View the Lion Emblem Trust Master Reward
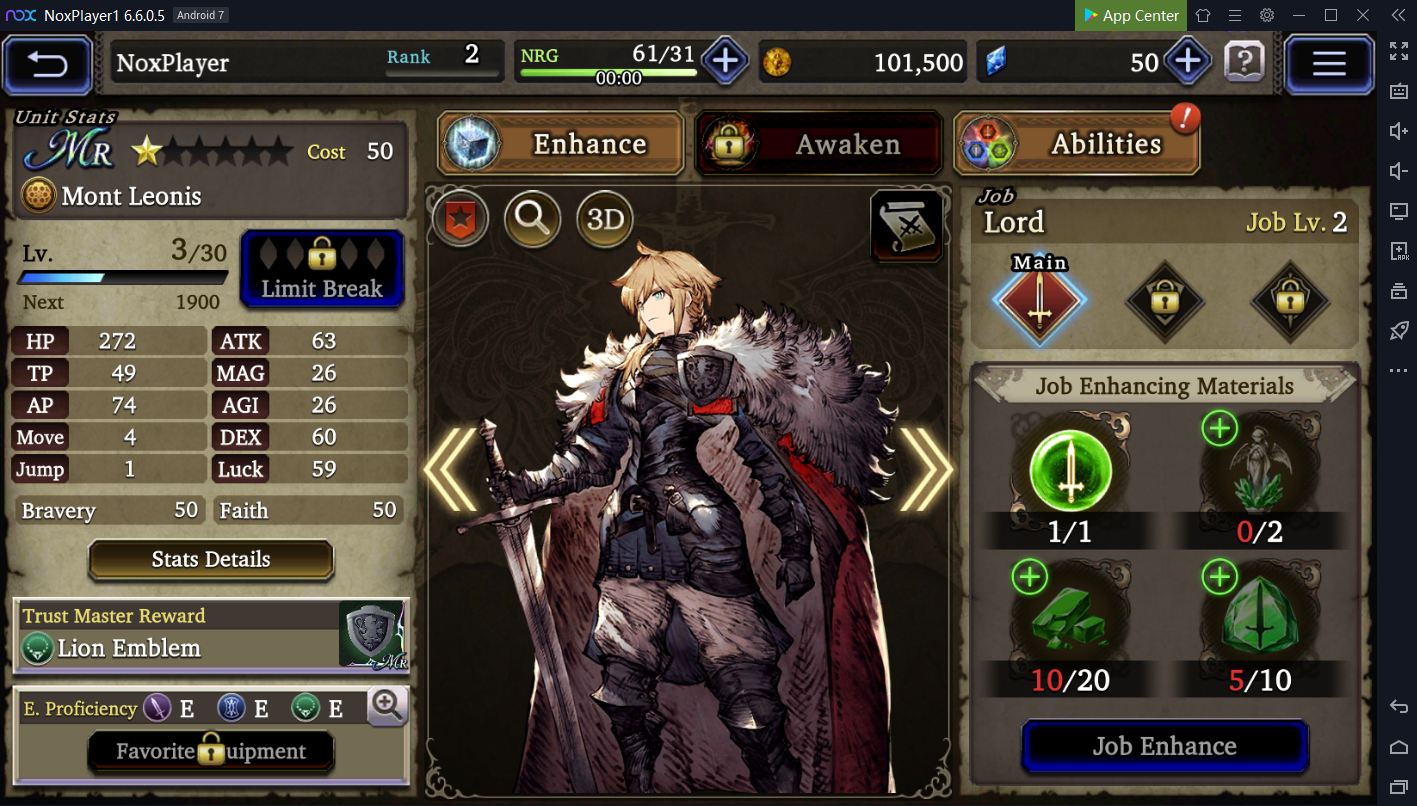1417x806 pixels. click(x=211, y=634)
